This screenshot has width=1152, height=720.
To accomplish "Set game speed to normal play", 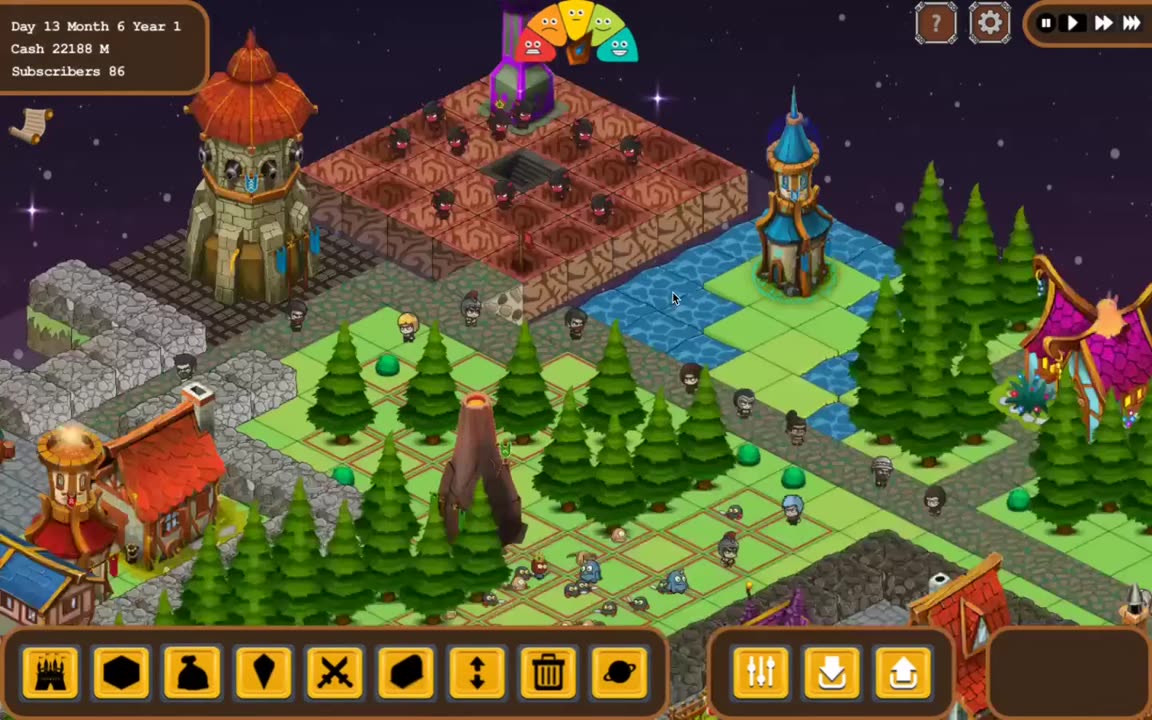I will pyautogui.click(x=1073, y=23).
